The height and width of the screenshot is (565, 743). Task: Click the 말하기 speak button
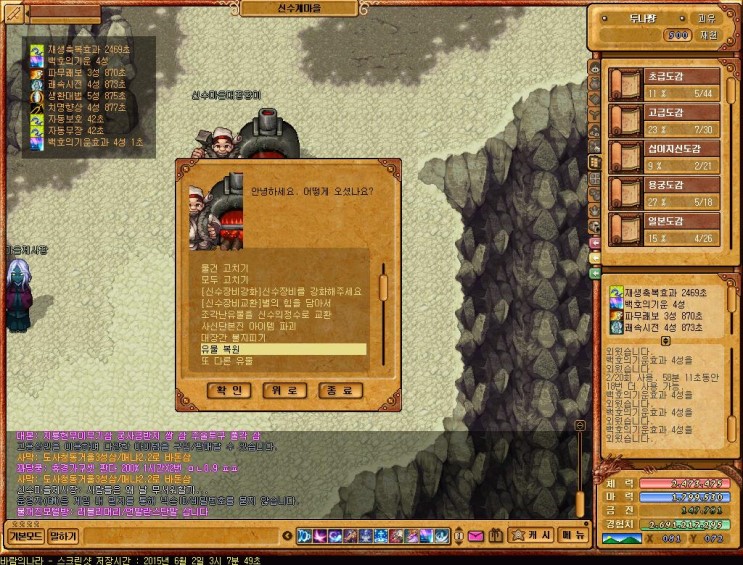pyautogui.click(x=63, y=537)
